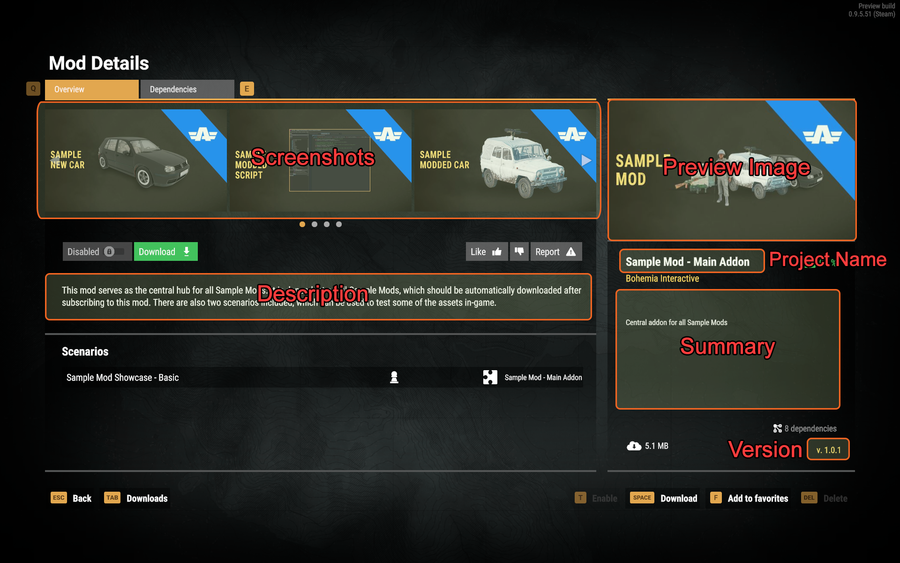Viewport: 900px width, 563px height.
Task: Like this mod with thumbs up
Action: 487,252
